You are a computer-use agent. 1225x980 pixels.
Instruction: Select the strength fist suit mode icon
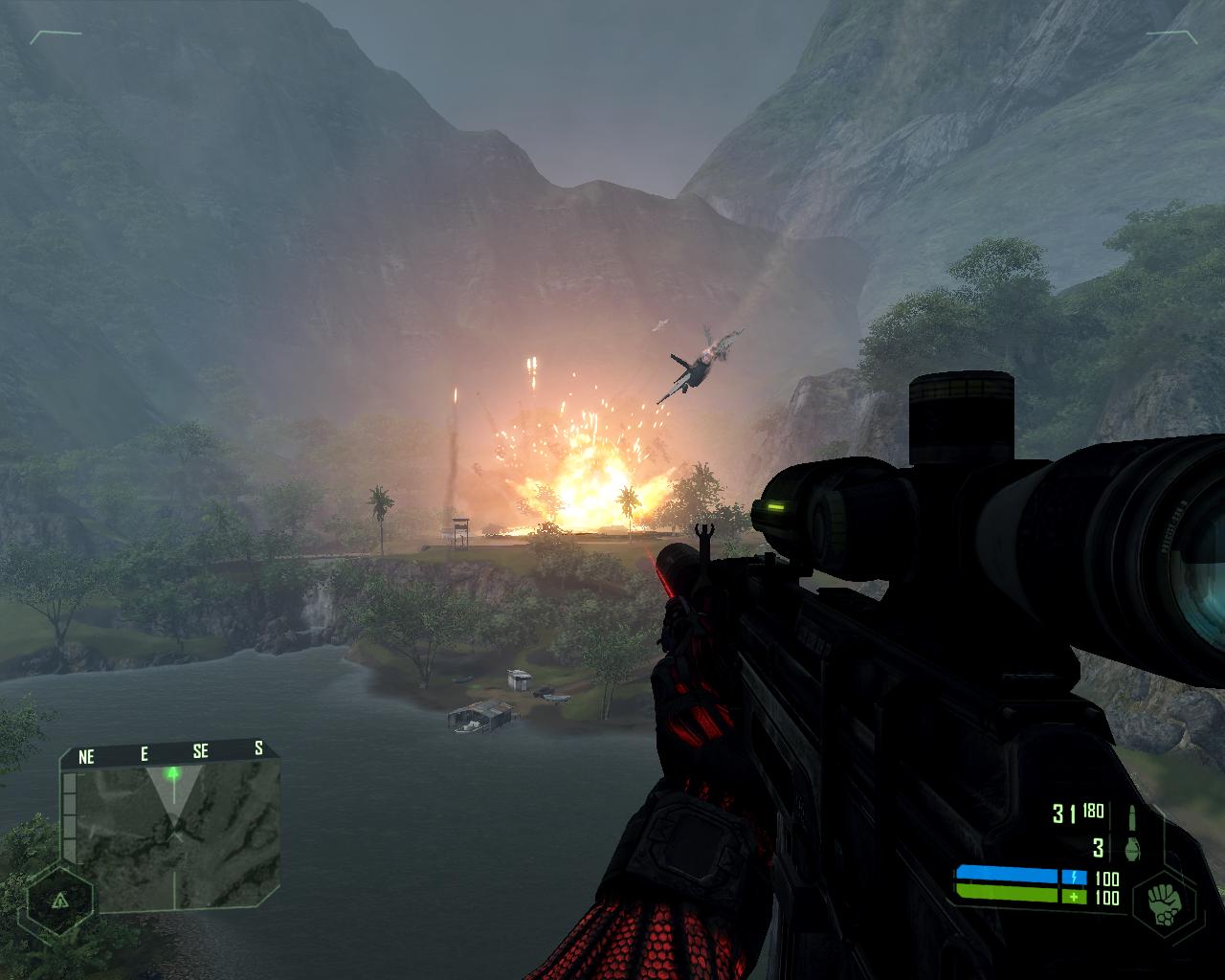[1164, 901]
